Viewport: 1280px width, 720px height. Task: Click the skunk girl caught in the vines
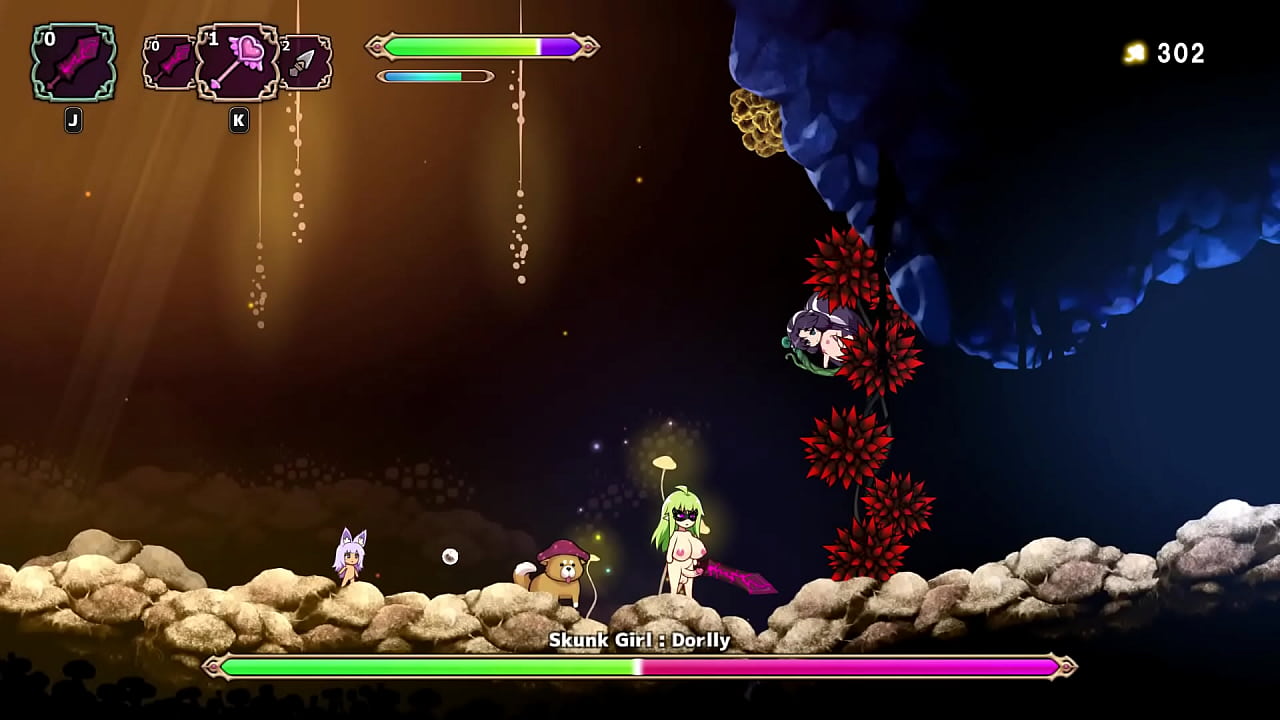pos(820,335)
